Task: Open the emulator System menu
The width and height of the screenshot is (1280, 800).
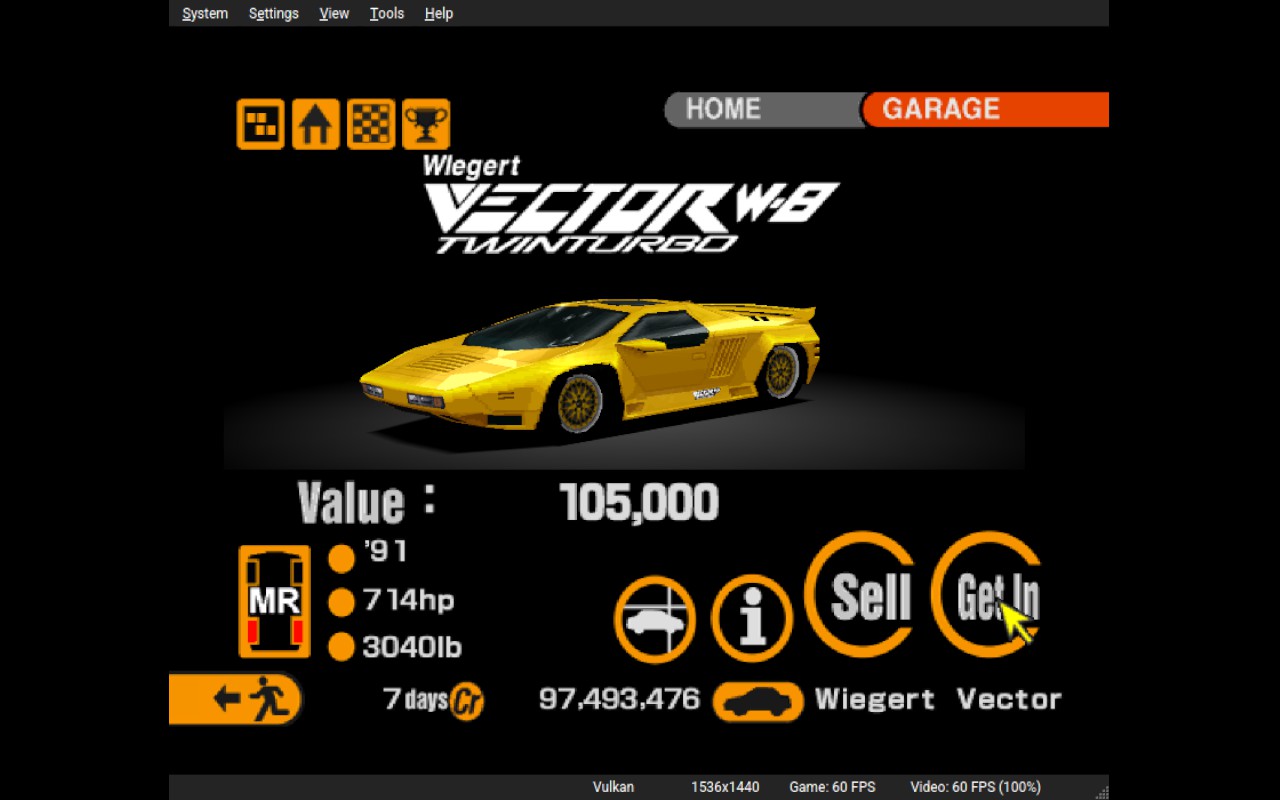Action: click(x=205, y=13)
